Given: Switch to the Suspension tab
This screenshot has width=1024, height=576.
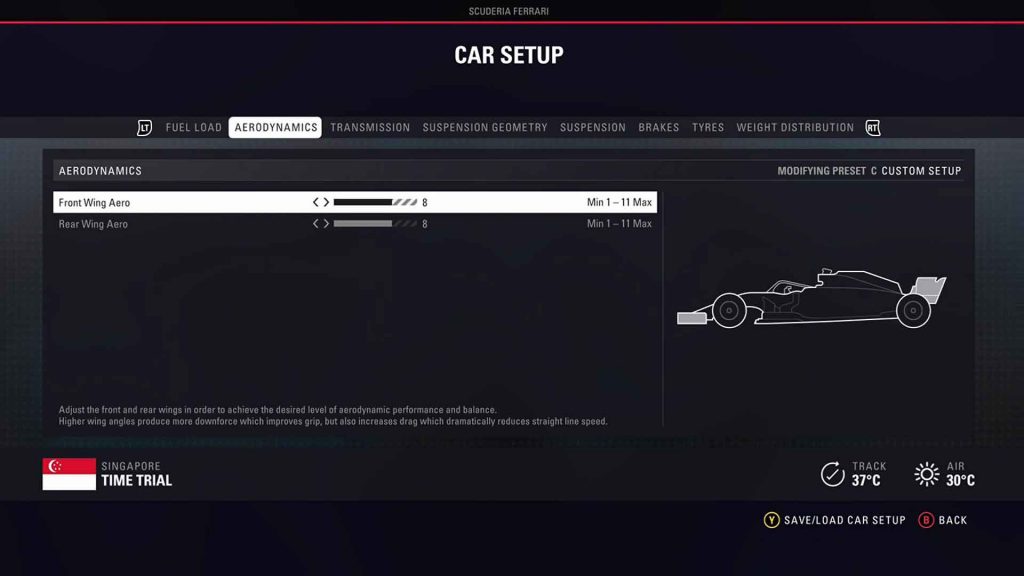Looking at the screenshot, I should tap(593, 128).
